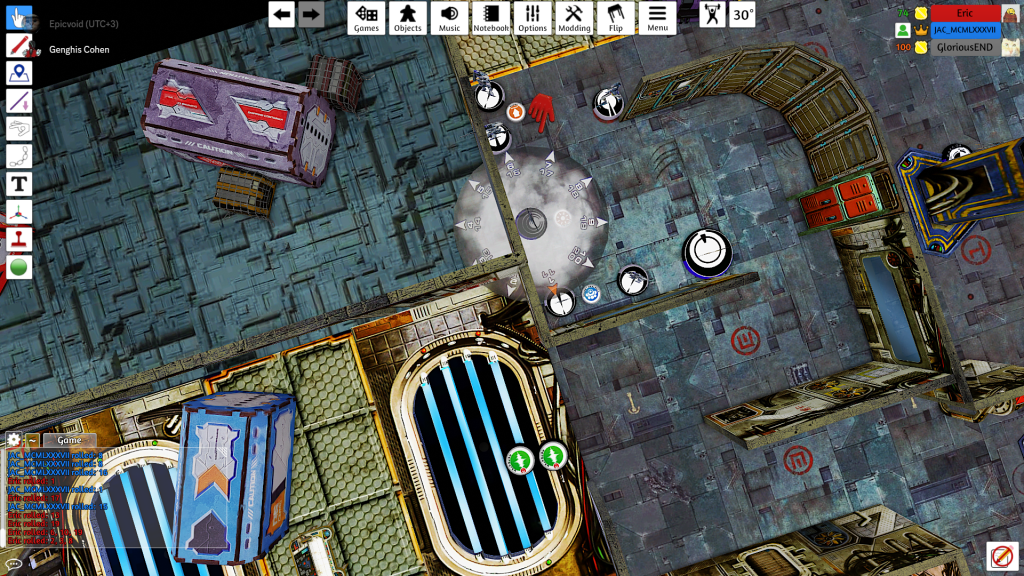Select the grab hand tool
This screenshot has width=1024, height=576.
[19, 18]
